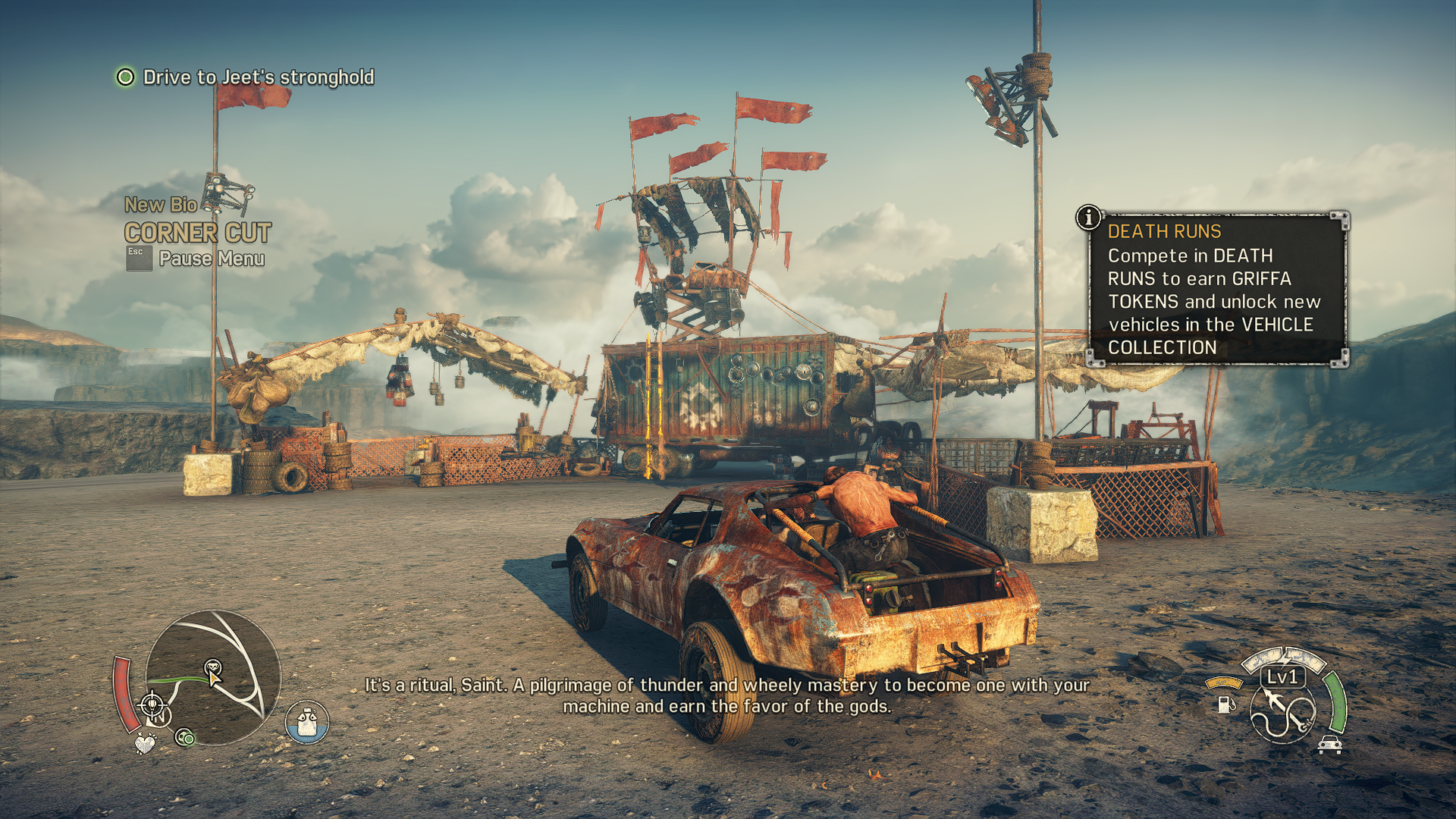This screenshot has height=819, width=1456.
Task: Select the skull marker on the minimap
Action: [213, 667]
